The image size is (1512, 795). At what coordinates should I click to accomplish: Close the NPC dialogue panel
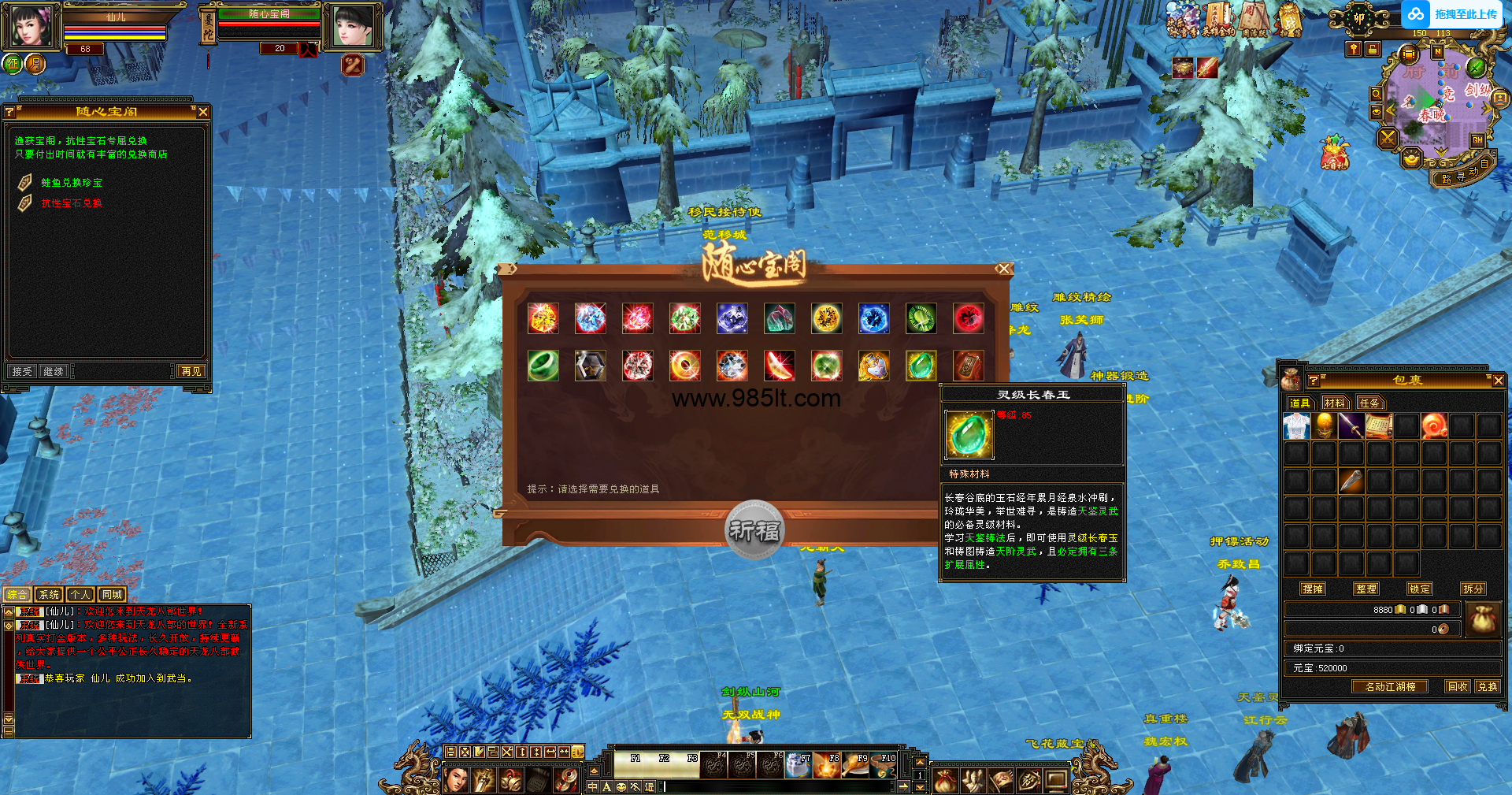tap(203, 112)
